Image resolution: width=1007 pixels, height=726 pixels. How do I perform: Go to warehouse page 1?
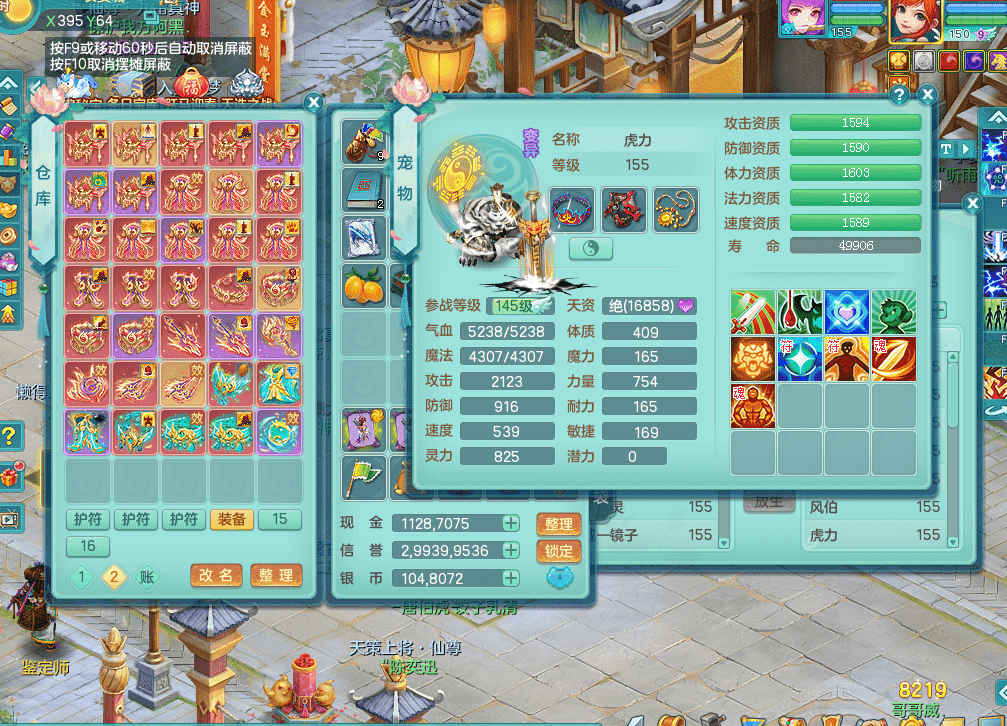(x=83, y=576)
